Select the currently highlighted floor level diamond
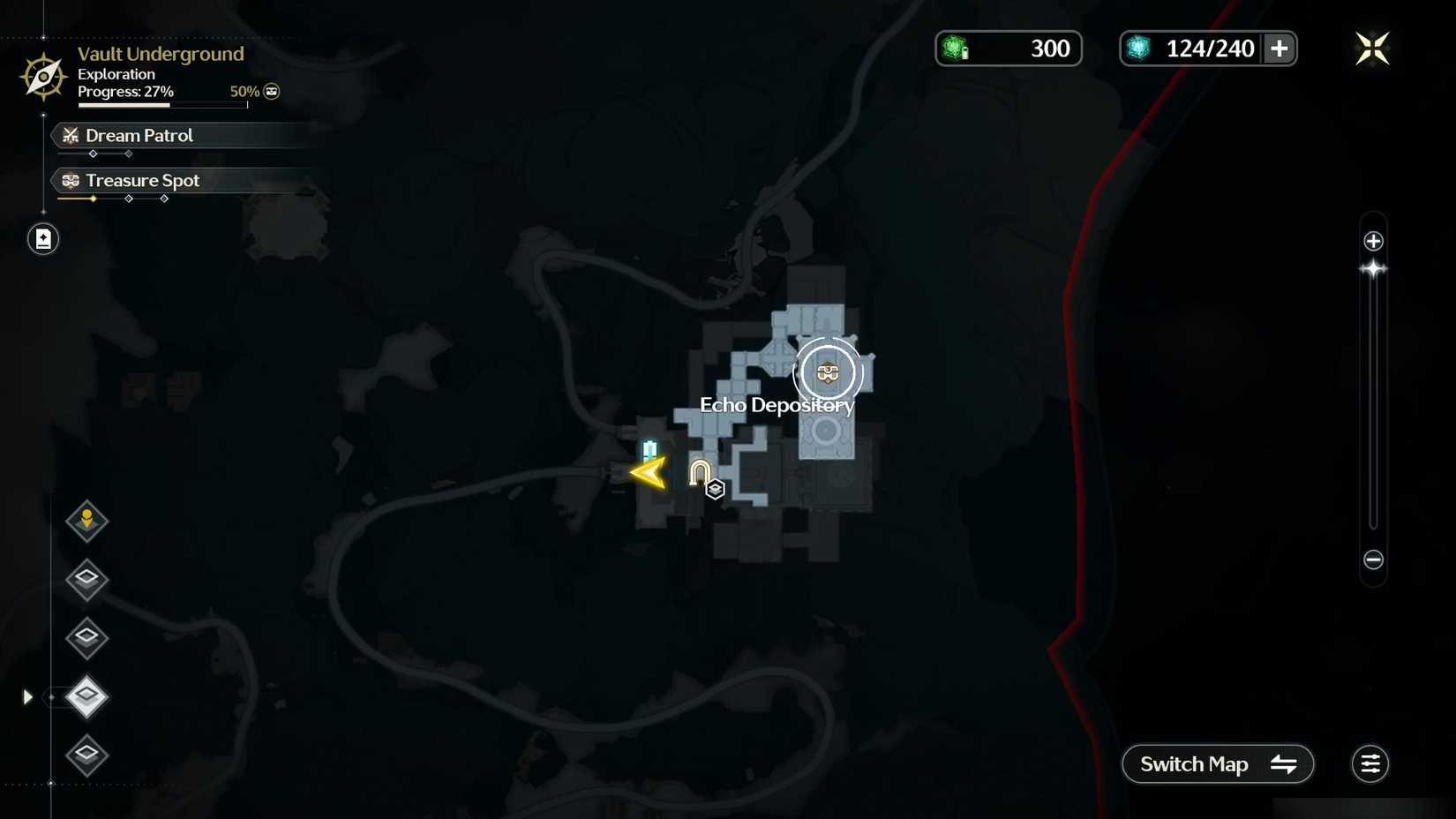This screenshot has width=1456, height=819. coord(86,697)
